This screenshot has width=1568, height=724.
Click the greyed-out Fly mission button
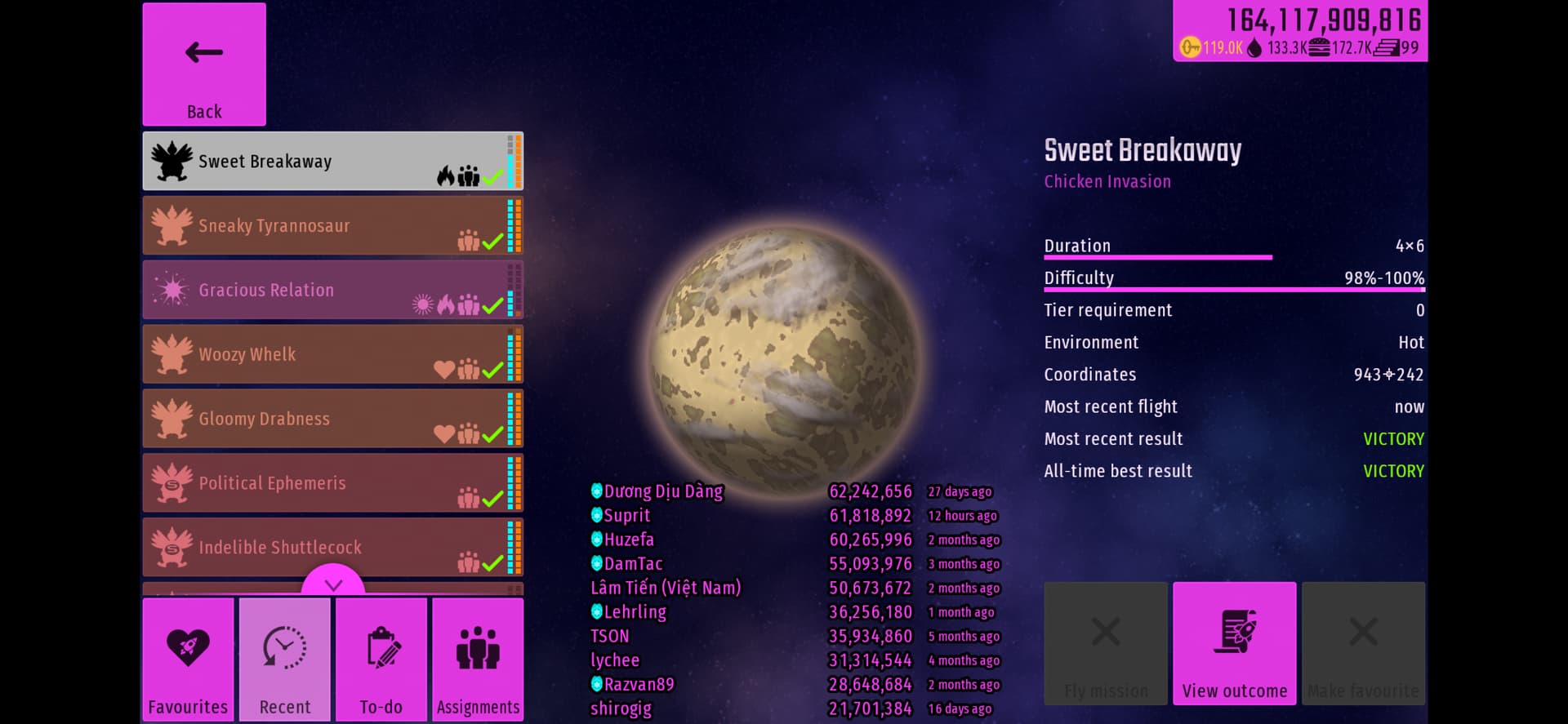1106,644
